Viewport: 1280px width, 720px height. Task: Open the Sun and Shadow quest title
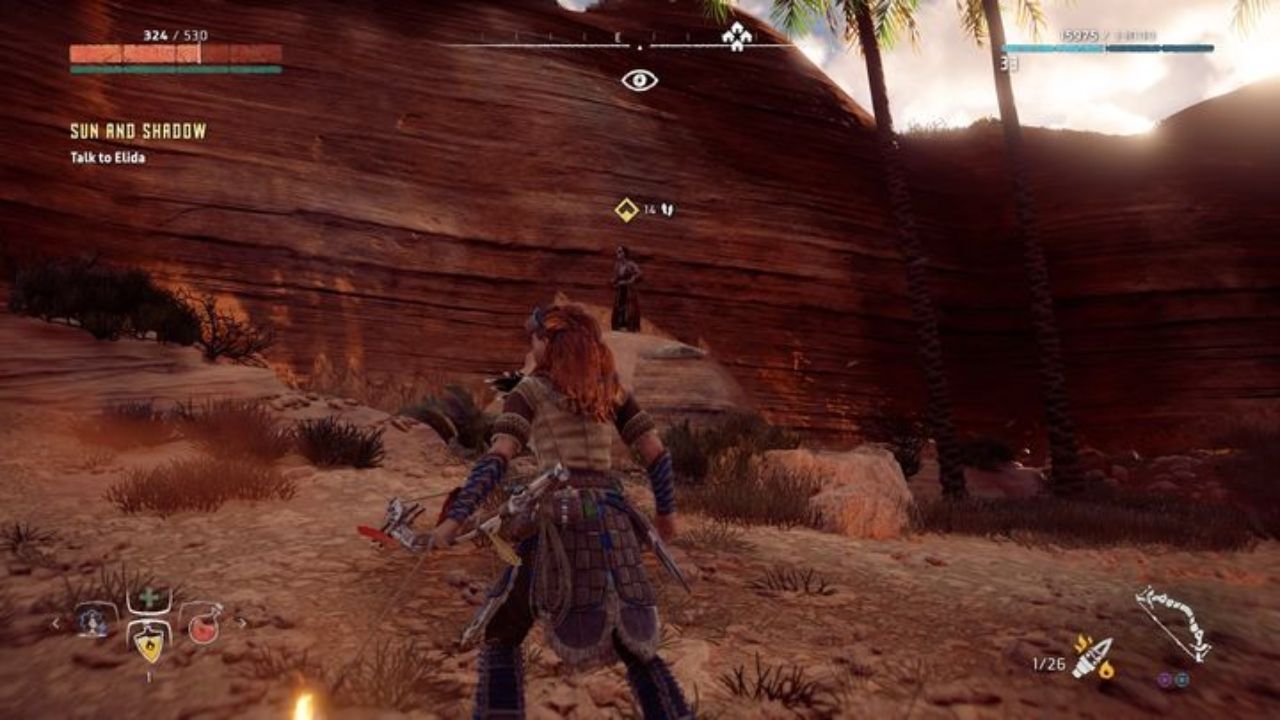pyautogui.click(x=136, y=129)
